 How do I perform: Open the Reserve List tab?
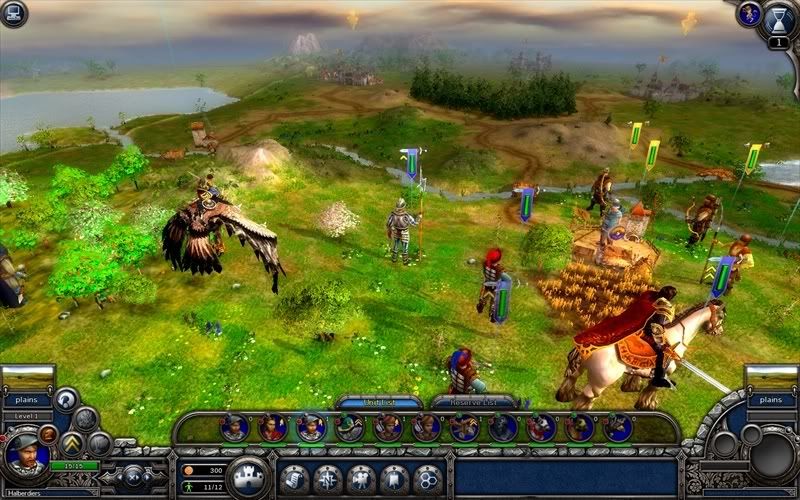(x=473, y=402)
